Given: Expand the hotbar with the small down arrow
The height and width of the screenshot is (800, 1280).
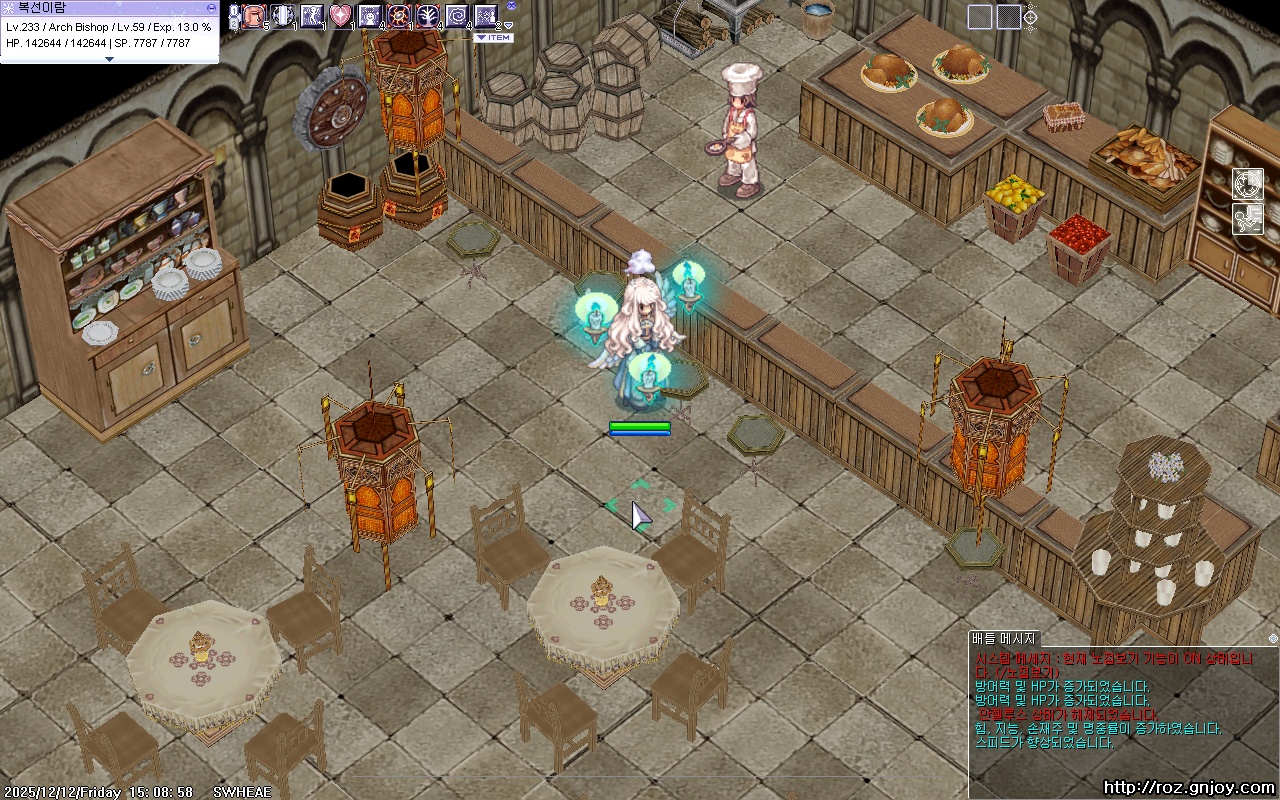Looking at the screenshot, I should pos(509,26).
